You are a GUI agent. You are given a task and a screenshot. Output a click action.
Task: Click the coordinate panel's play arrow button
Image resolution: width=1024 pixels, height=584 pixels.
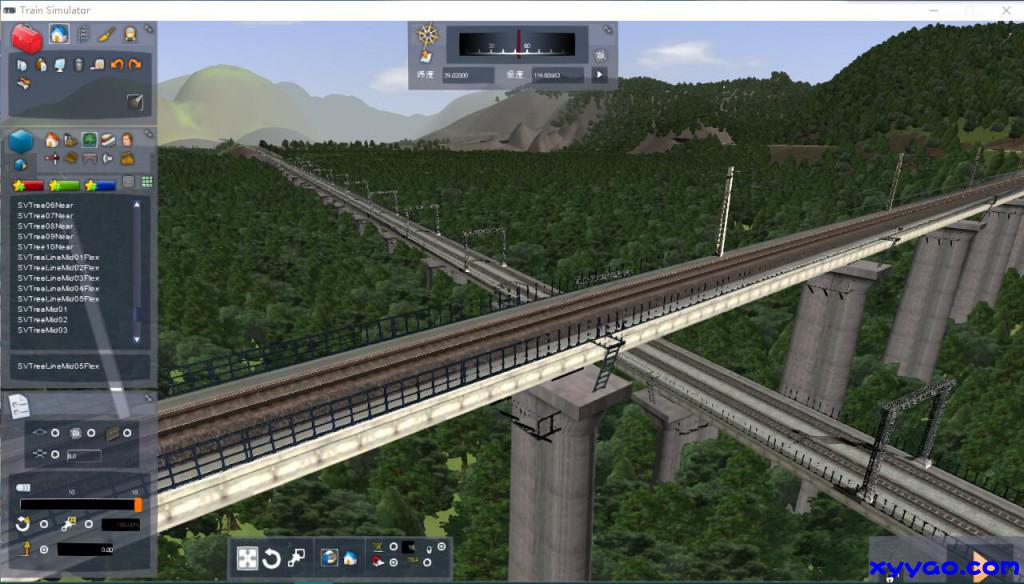coord(600,74)
